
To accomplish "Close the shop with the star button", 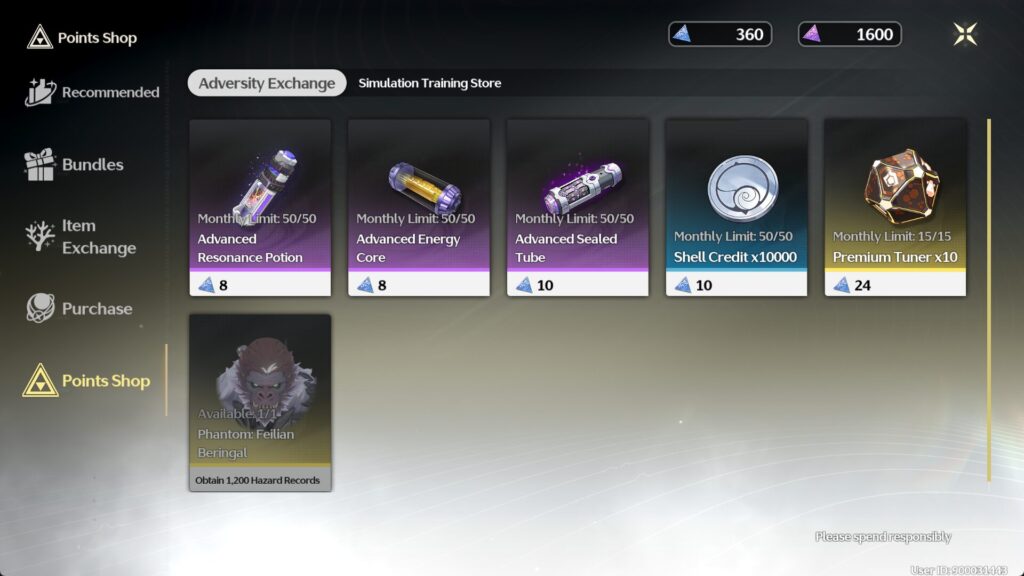I will pos(965,34).
